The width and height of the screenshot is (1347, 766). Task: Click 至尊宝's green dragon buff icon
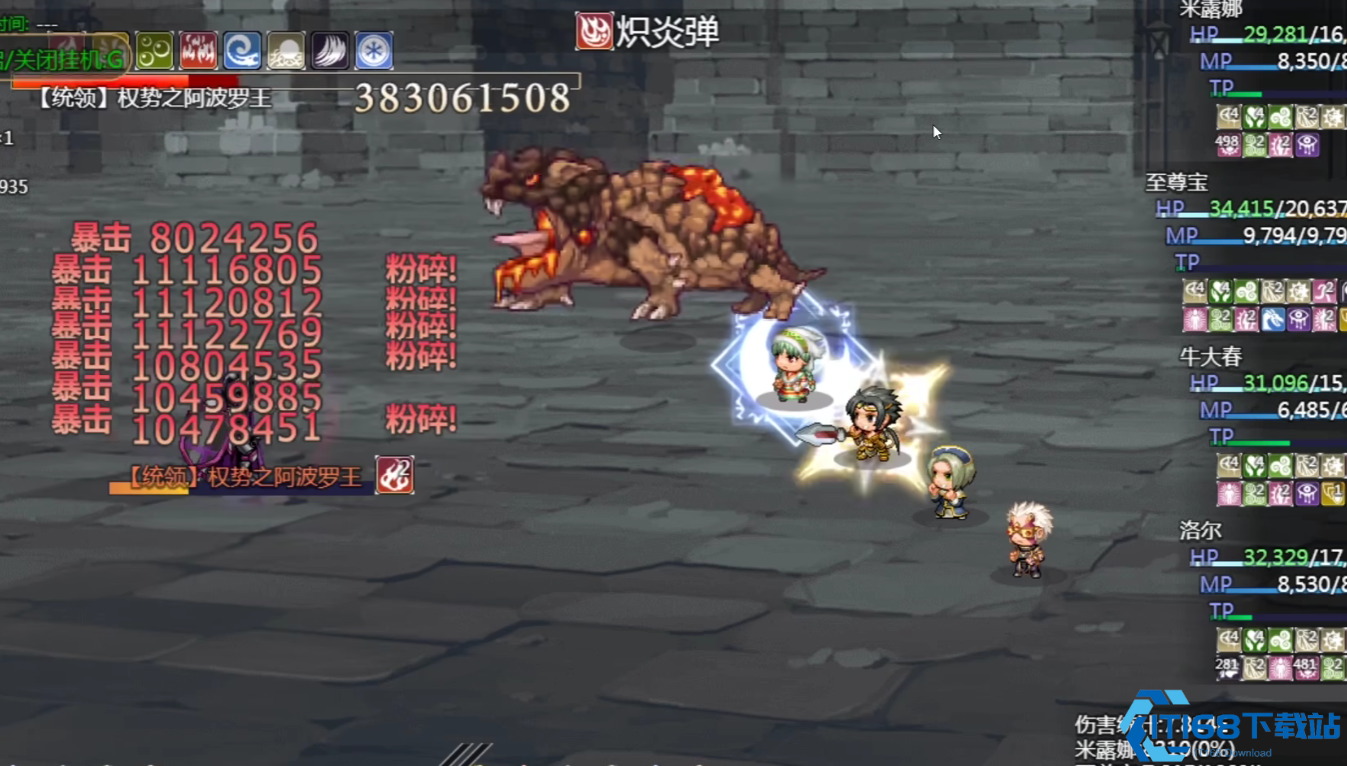pos(1272,316)
